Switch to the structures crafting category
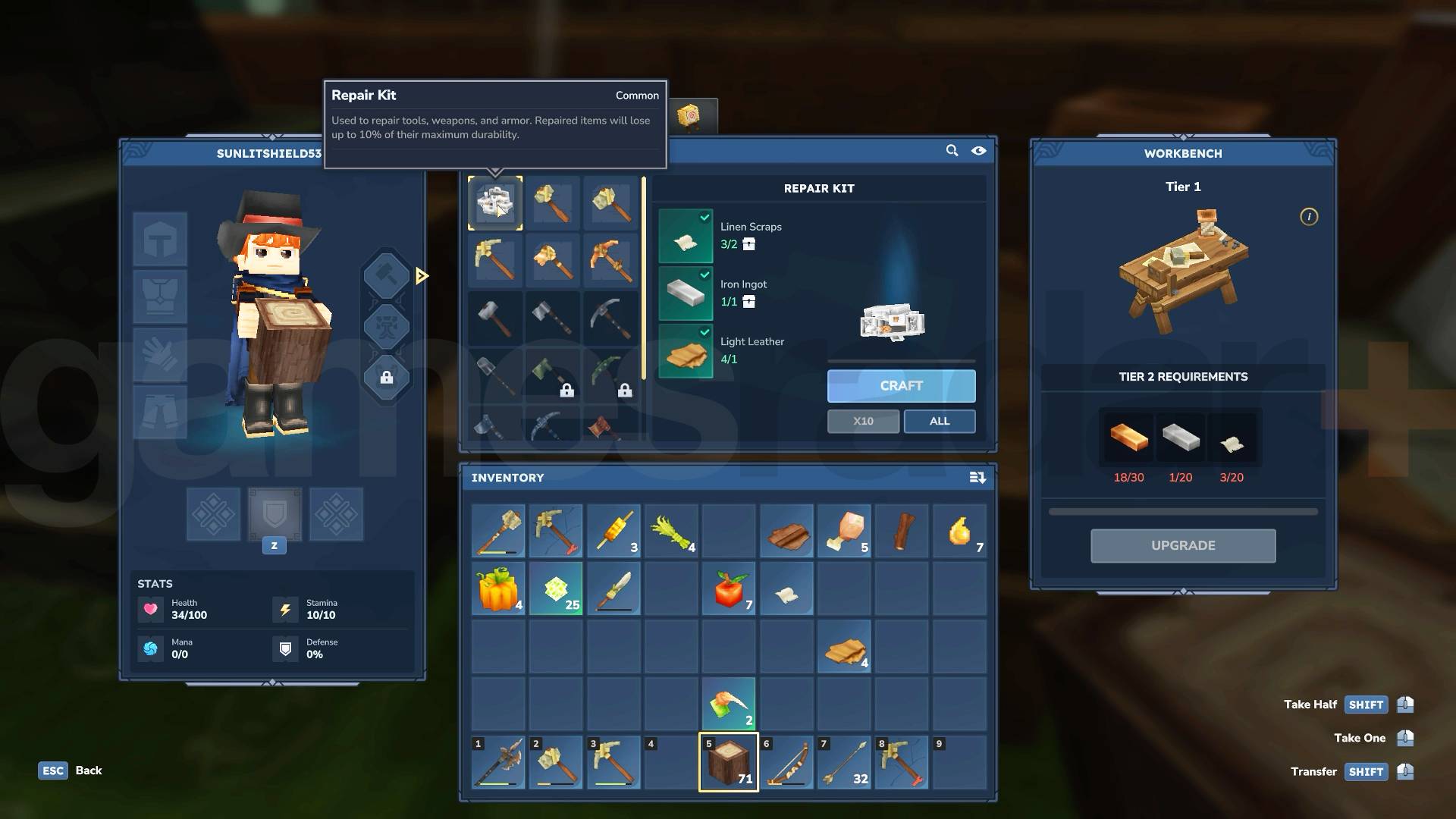Screen dimensions: 1456x819 [x=387, y=327]
